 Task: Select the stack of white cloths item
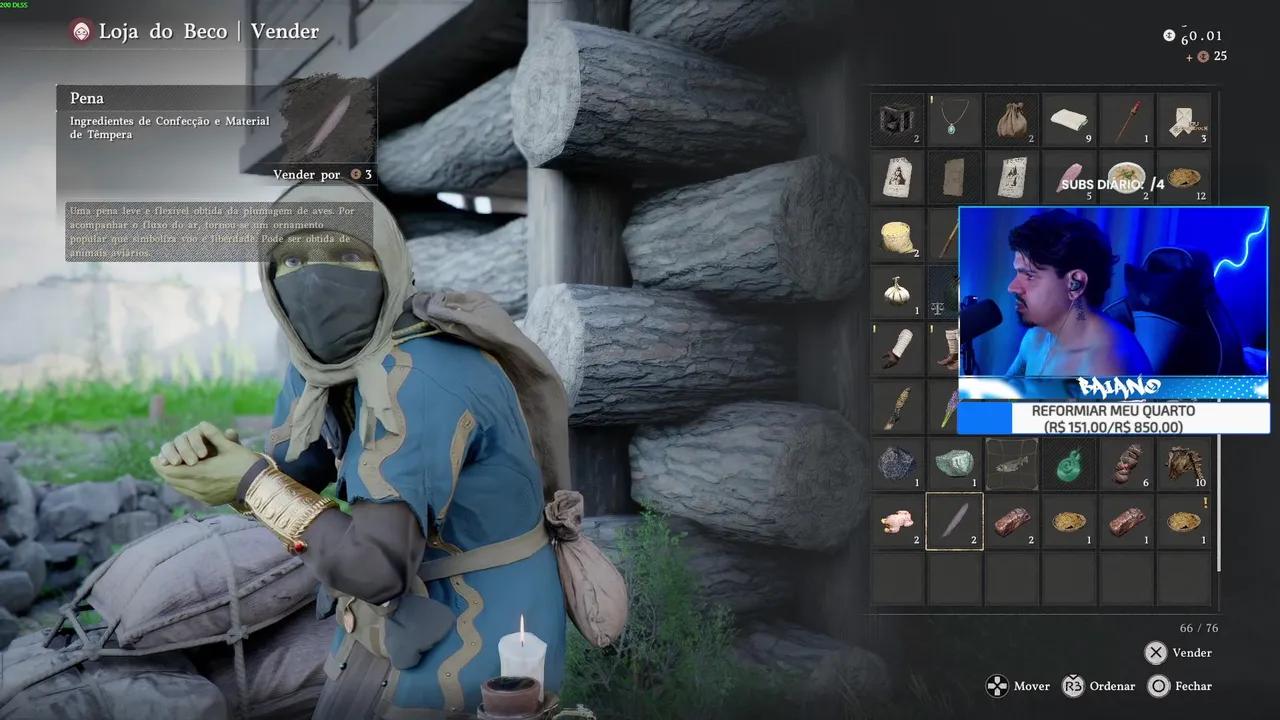[1069, 120]
